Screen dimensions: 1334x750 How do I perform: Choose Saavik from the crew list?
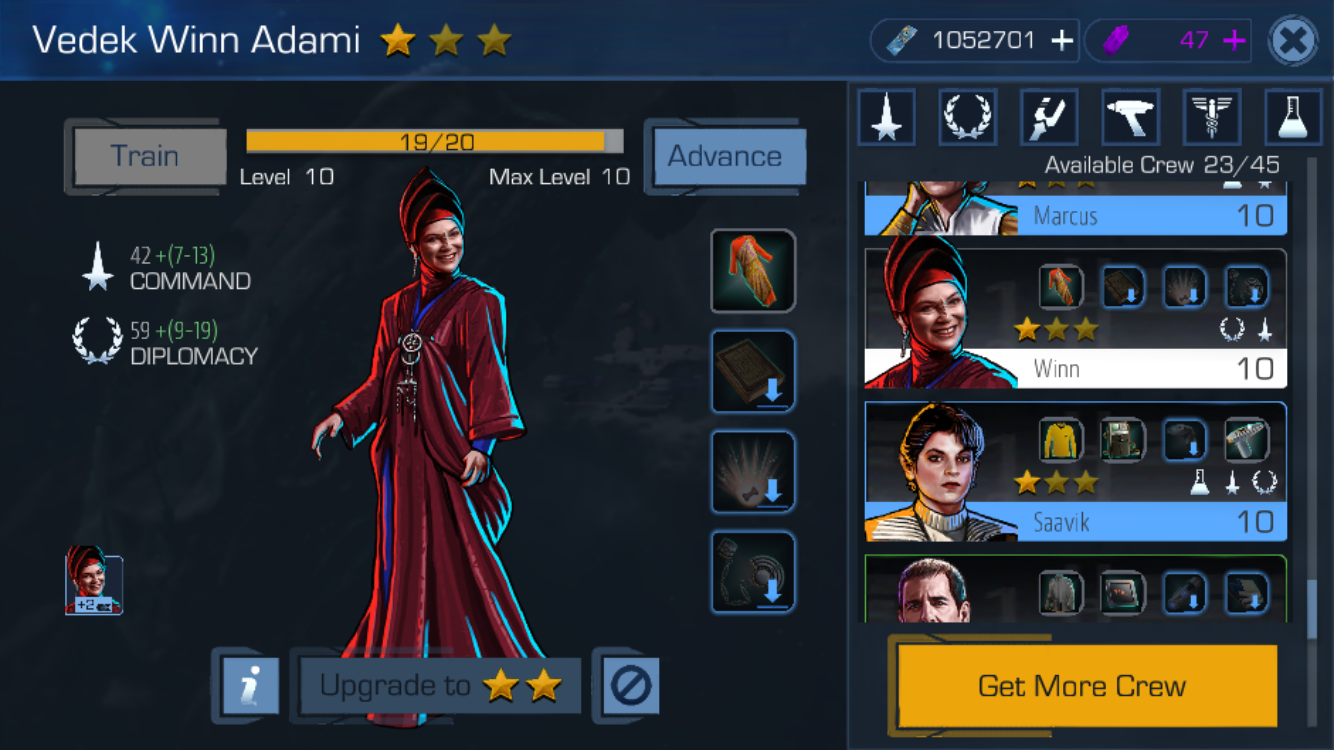point(1075,471)
